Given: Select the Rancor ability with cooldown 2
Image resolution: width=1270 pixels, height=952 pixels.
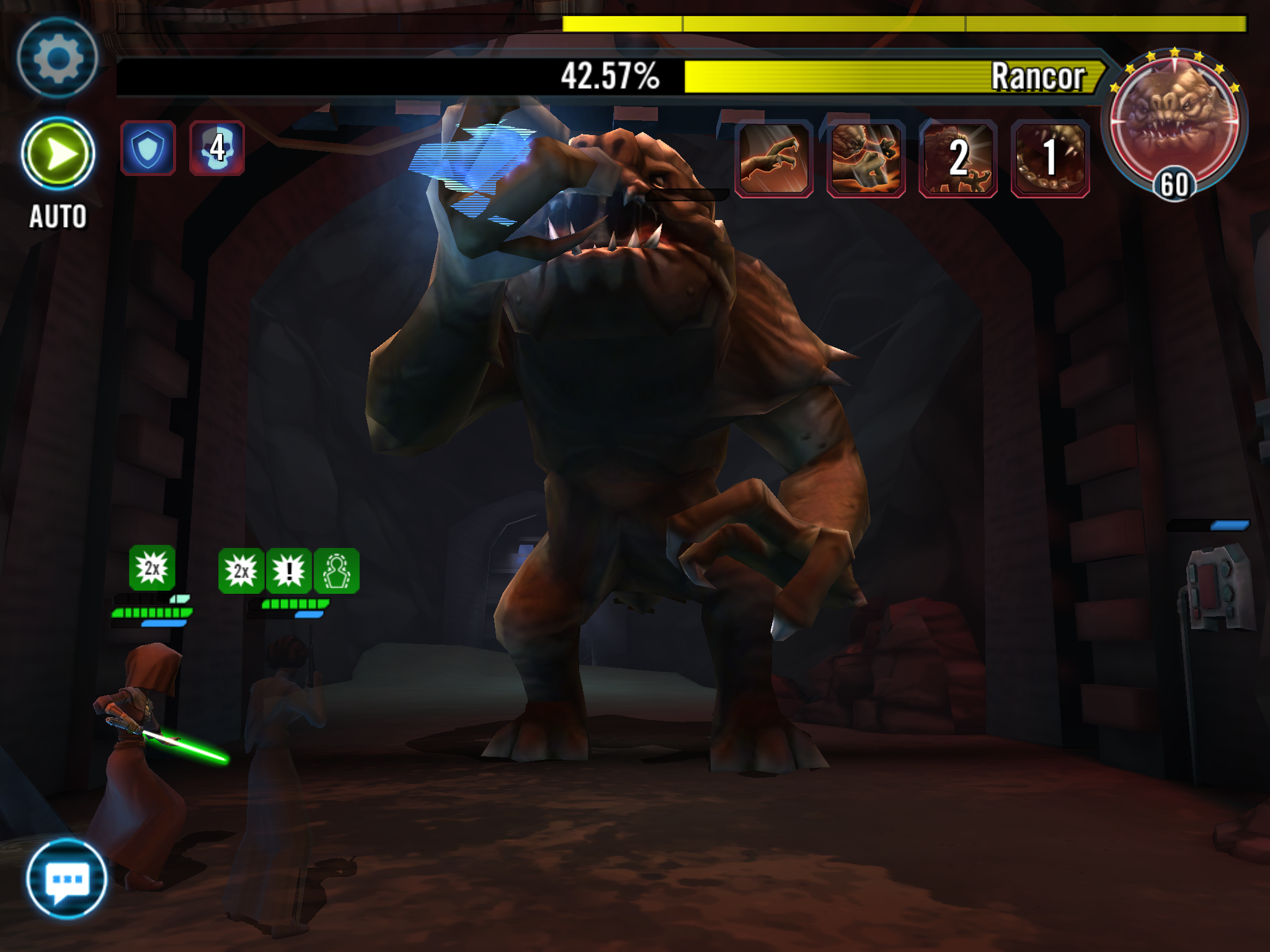Looking at the screenshot, I should (958, 159).
